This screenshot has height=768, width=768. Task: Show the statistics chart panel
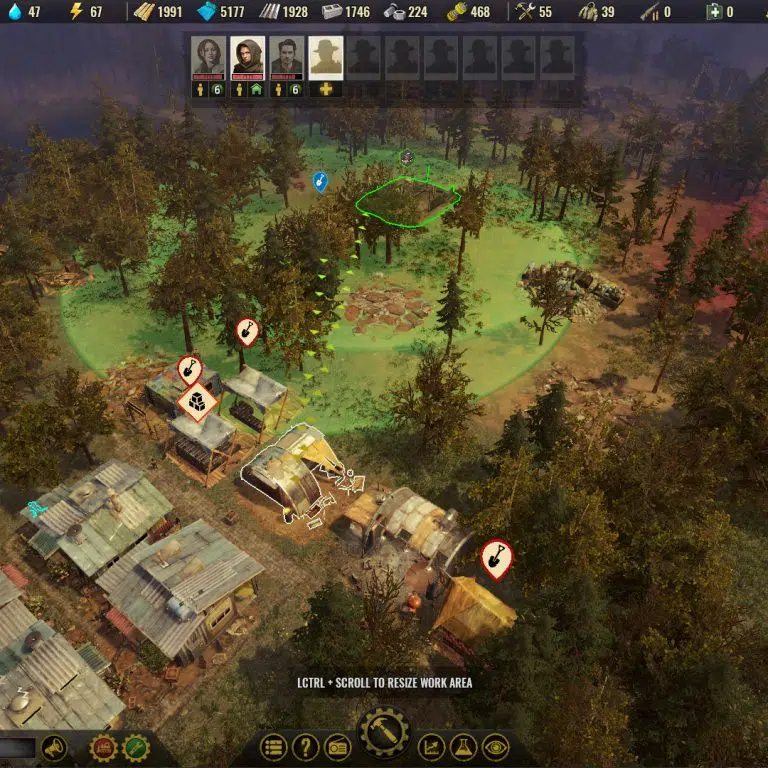[x=431, y=747]
